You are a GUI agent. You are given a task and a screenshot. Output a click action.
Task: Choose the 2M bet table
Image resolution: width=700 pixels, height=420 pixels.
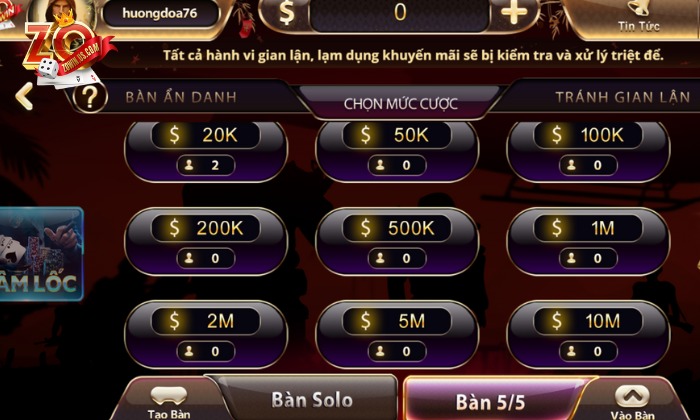coord(205,334)
